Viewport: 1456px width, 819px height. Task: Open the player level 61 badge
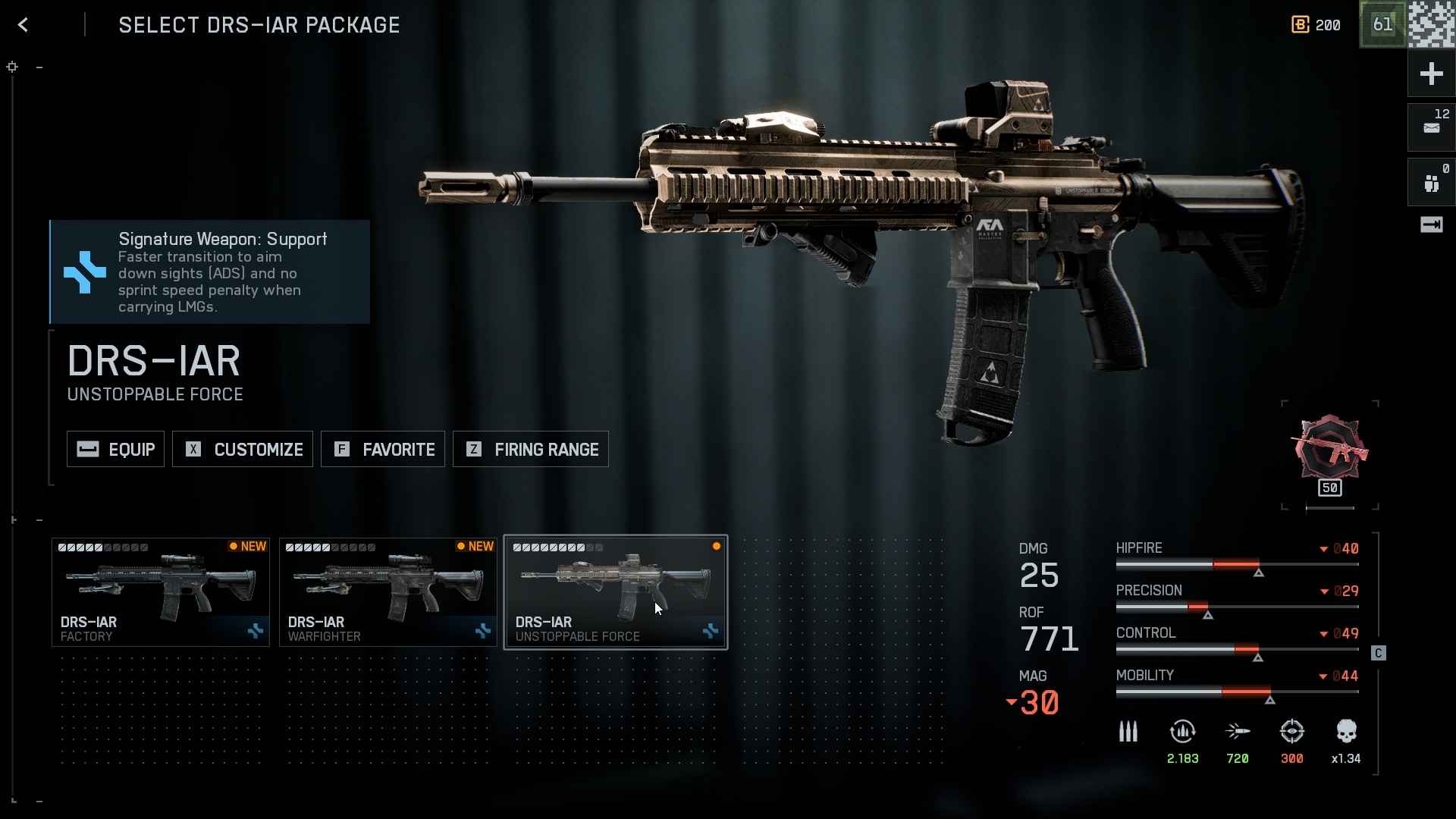point(1382,25)
